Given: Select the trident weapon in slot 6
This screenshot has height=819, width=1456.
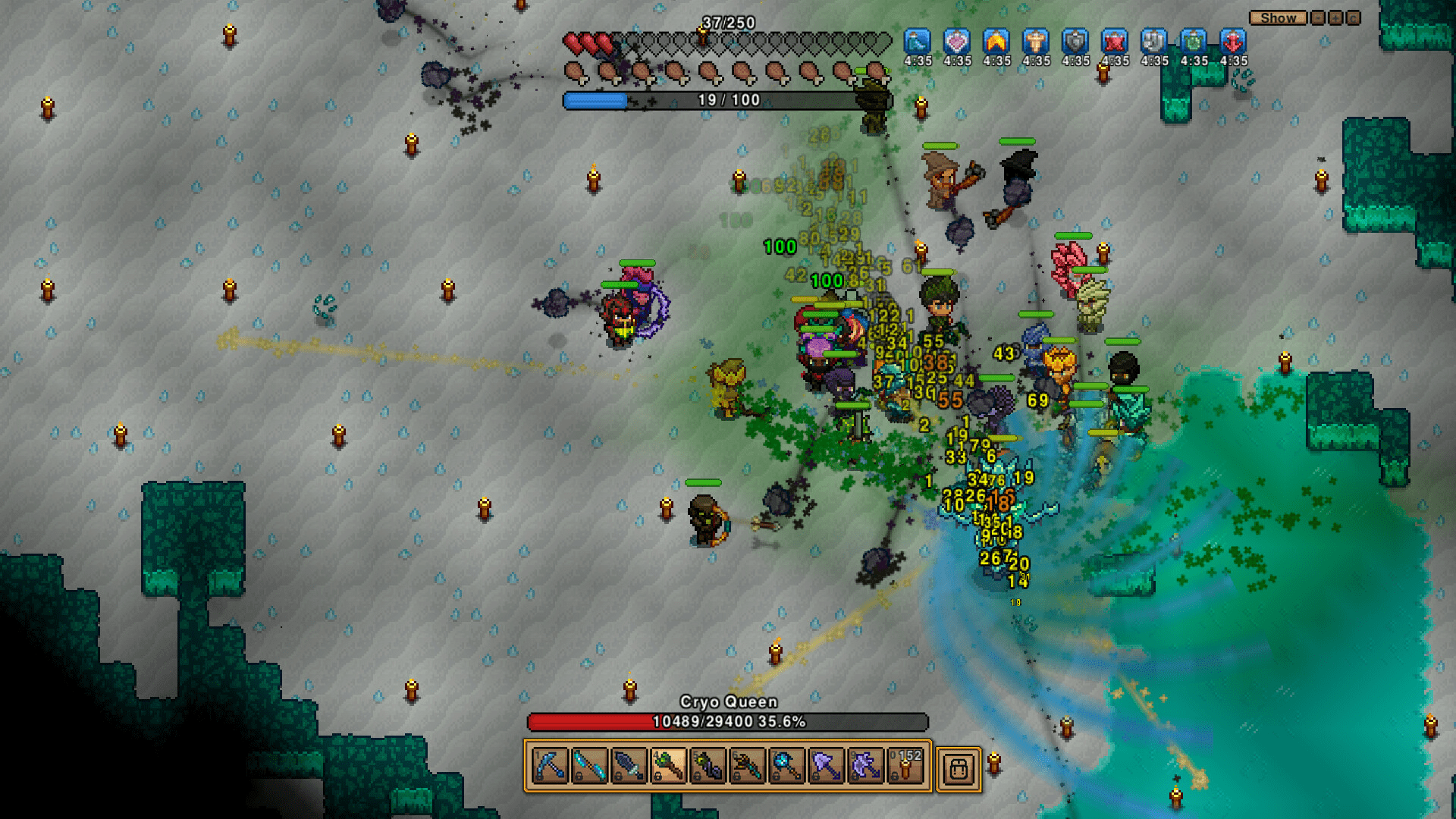Looking at the screenshot, I should 747,766.
